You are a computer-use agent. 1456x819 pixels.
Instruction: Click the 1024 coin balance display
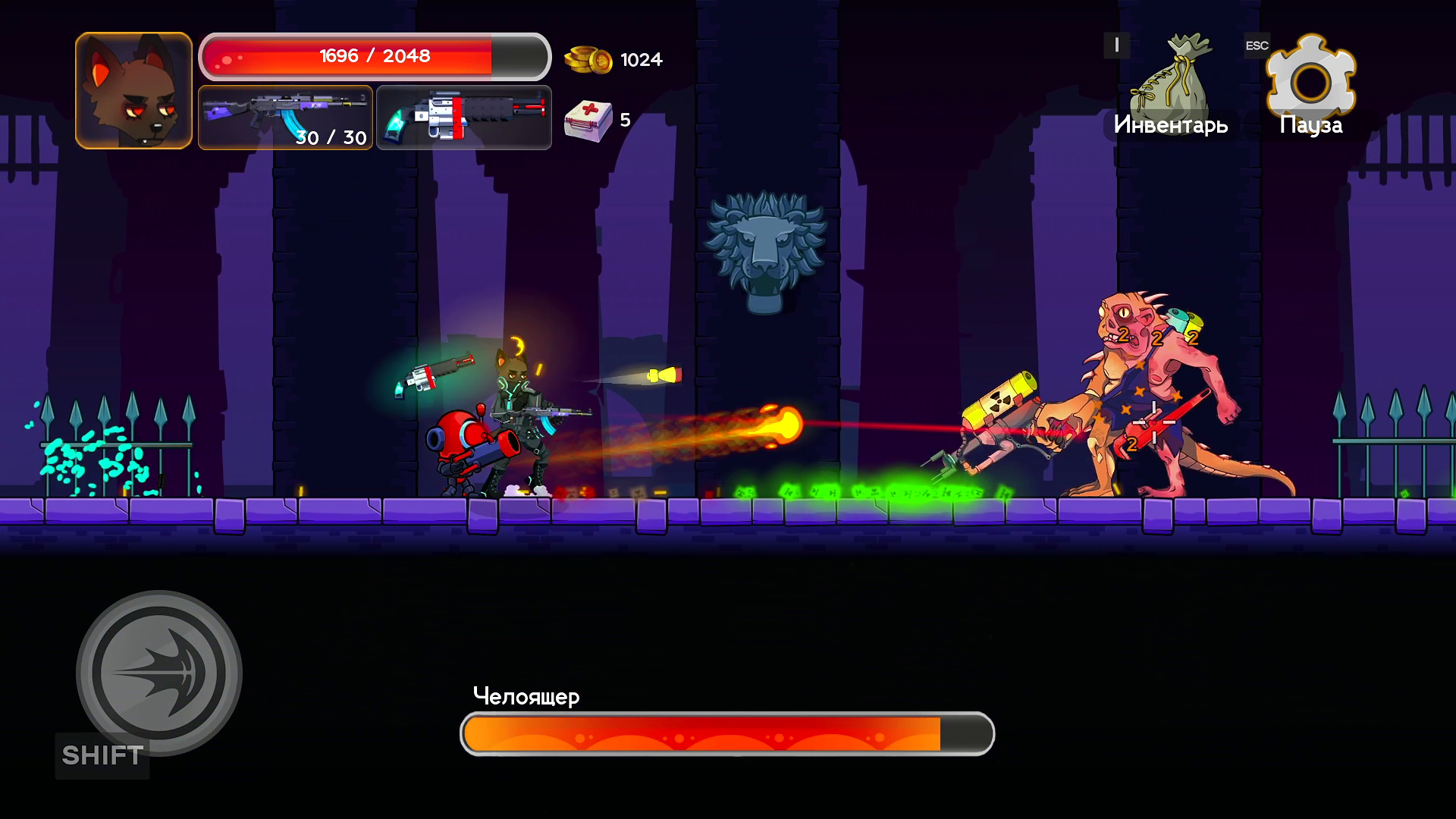click(x=641, y=58)
